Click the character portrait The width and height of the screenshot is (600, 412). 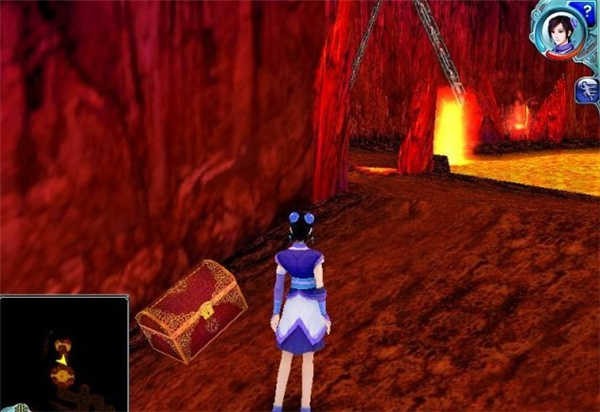559,32
